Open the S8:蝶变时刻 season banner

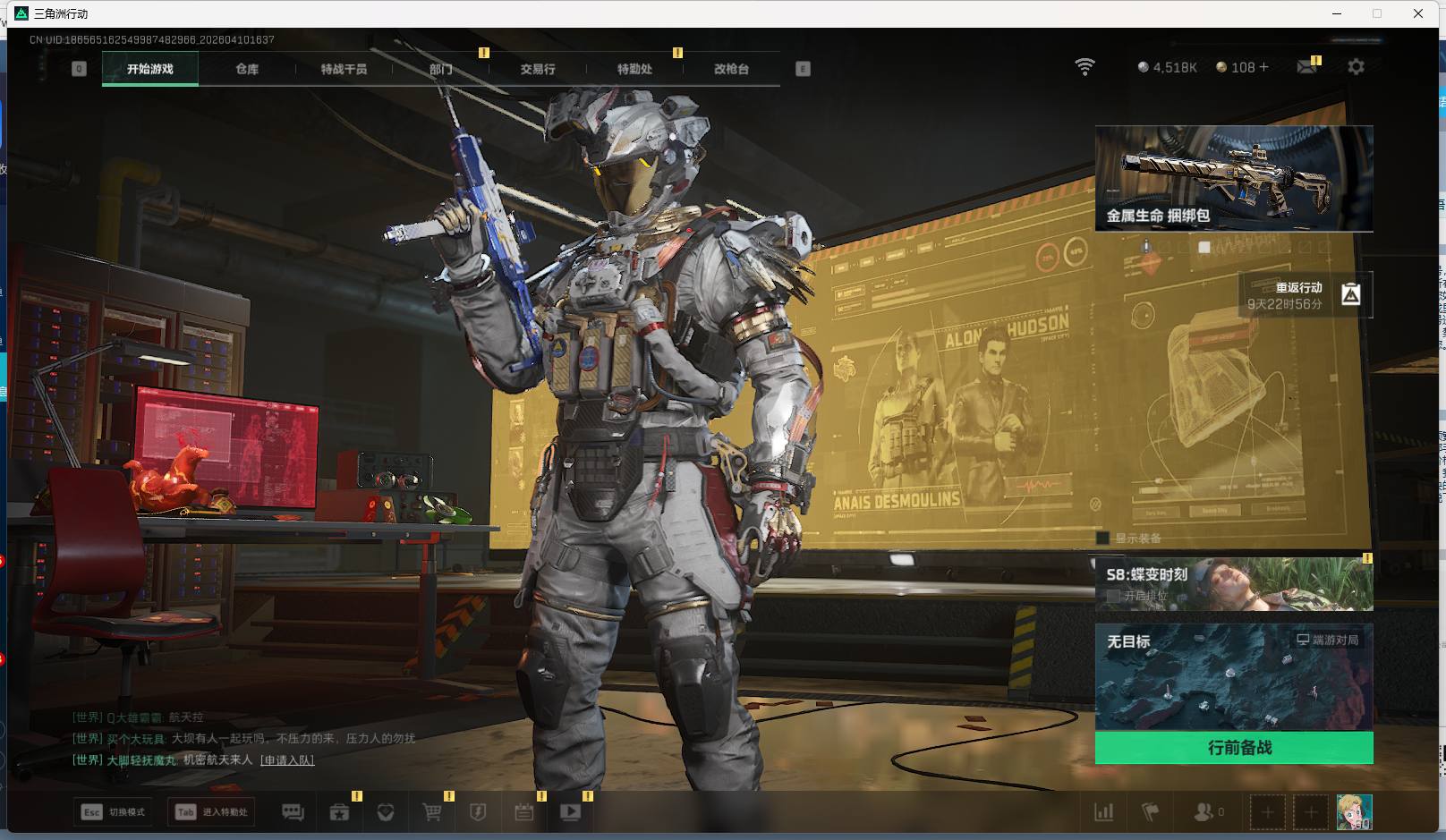click(1233, 584)
